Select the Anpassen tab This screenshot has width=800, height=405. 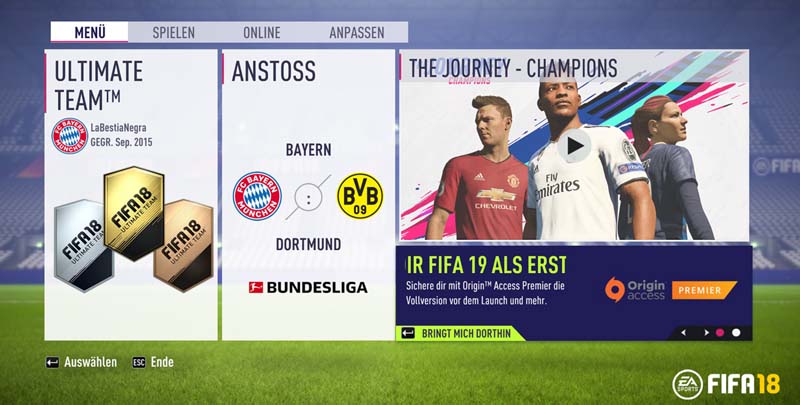pos(356,32)
